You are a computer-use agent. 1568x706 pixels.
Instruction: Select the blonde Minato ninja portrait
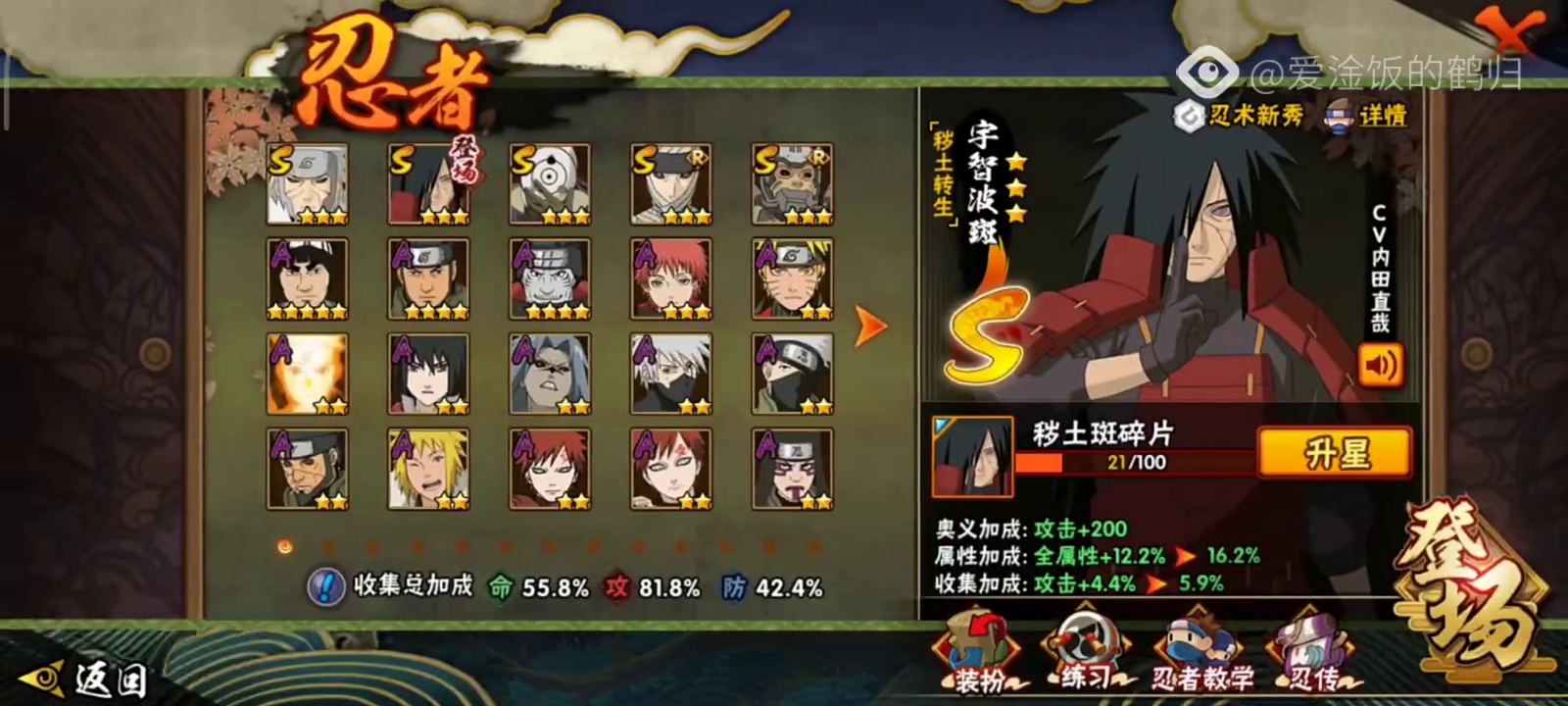click(428, 469)
